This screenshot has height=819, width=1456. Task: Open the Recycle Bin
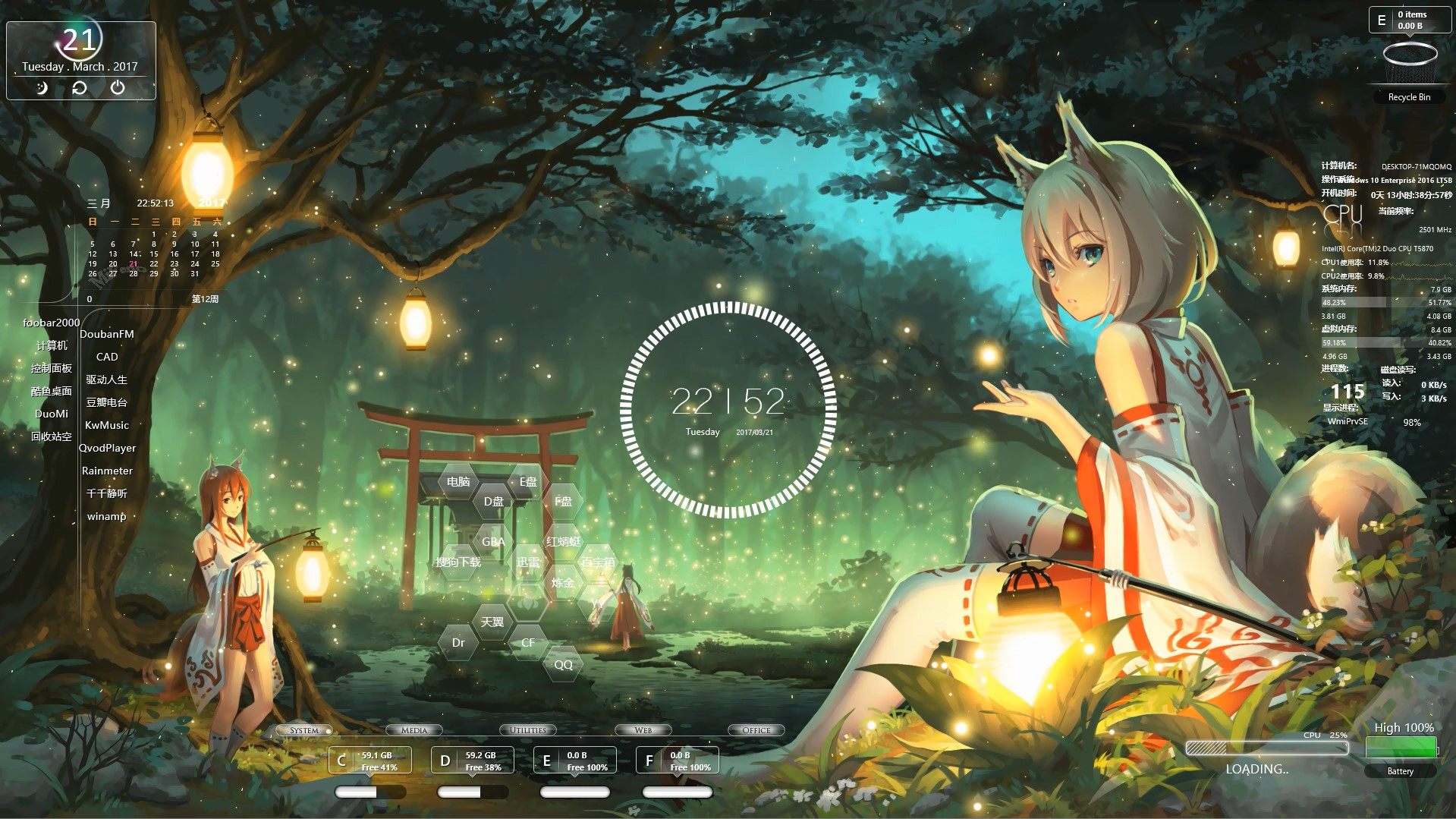(1408, 65)
